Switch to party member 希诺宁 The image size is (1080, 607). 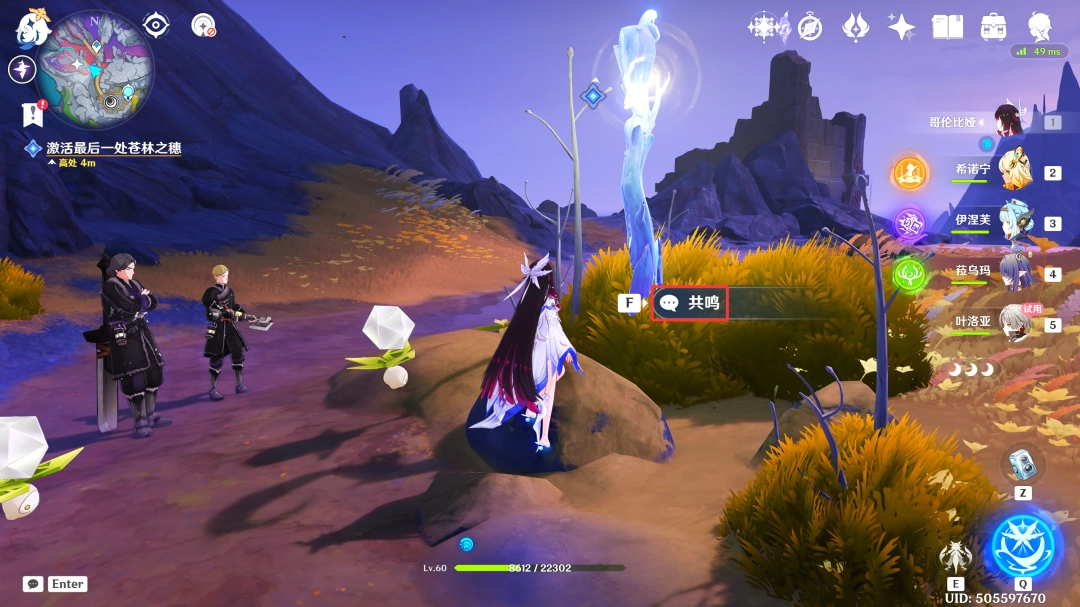pos(1018,172)
